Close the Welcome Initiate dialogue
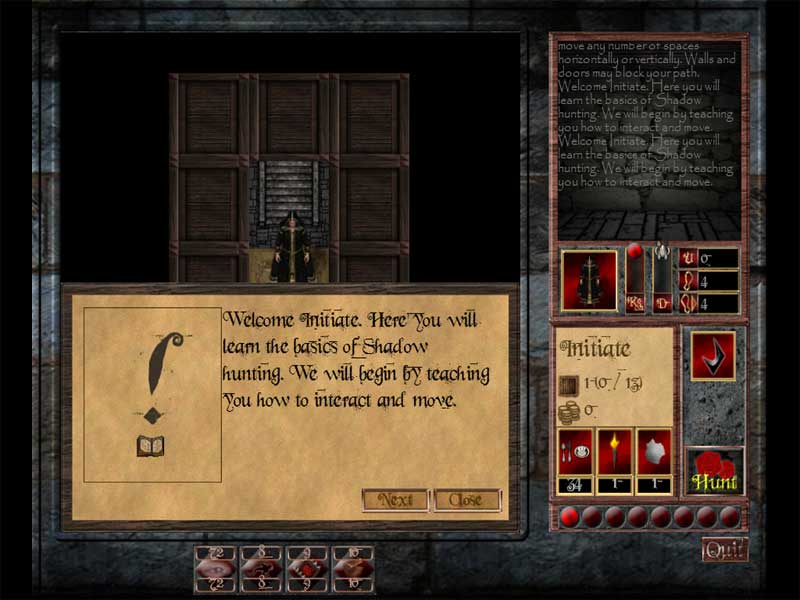The height and width of the screenshot is (600, 800). coord(466,499)
